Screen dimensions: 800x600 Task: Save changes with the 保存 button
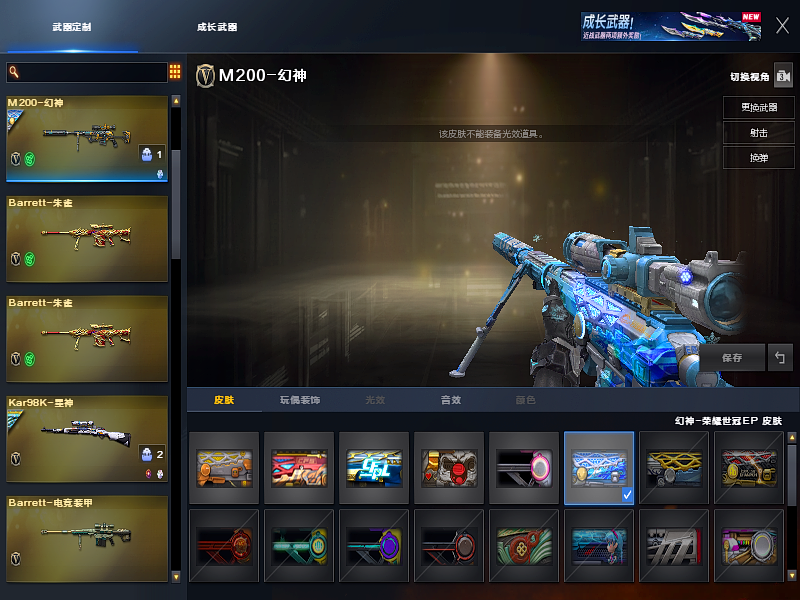[x=732, y=357]
